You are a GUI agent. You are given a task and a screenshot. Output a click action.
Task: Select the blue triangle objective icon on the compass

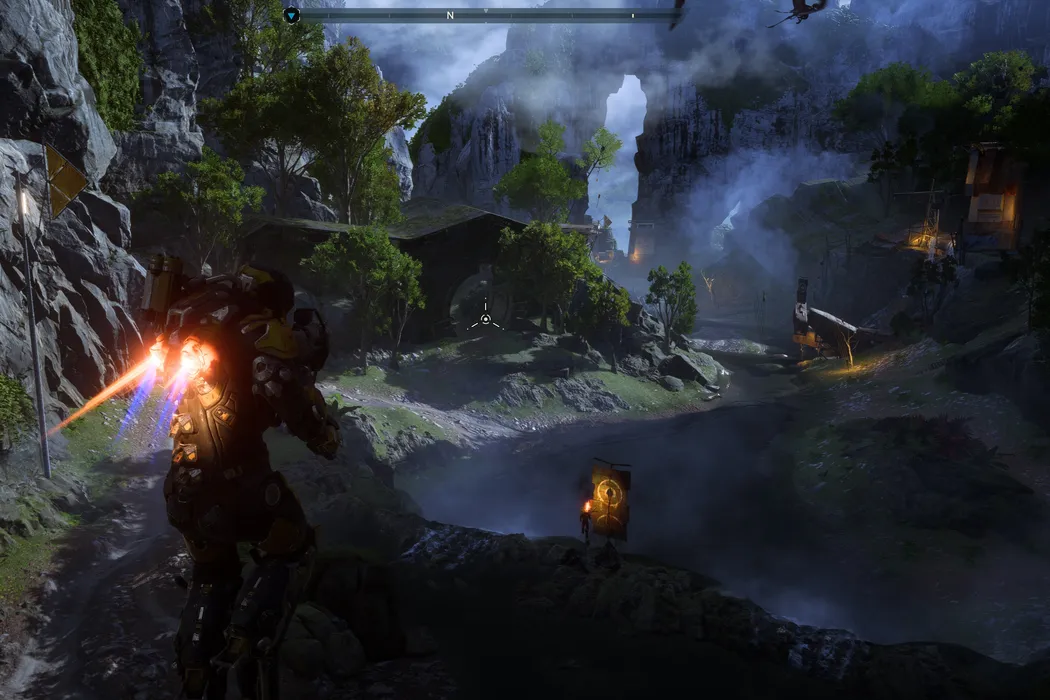coord(291,15)
